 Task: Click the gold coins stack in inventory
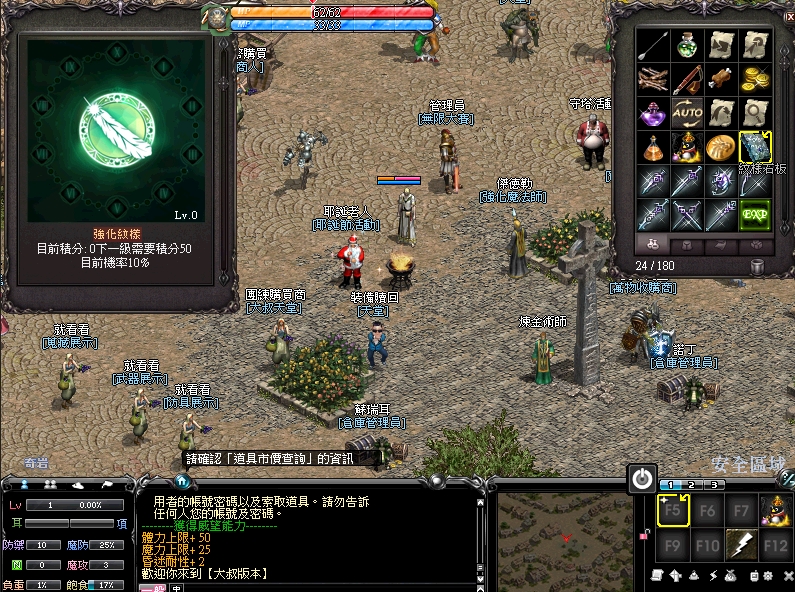click(x=755, y=79)
